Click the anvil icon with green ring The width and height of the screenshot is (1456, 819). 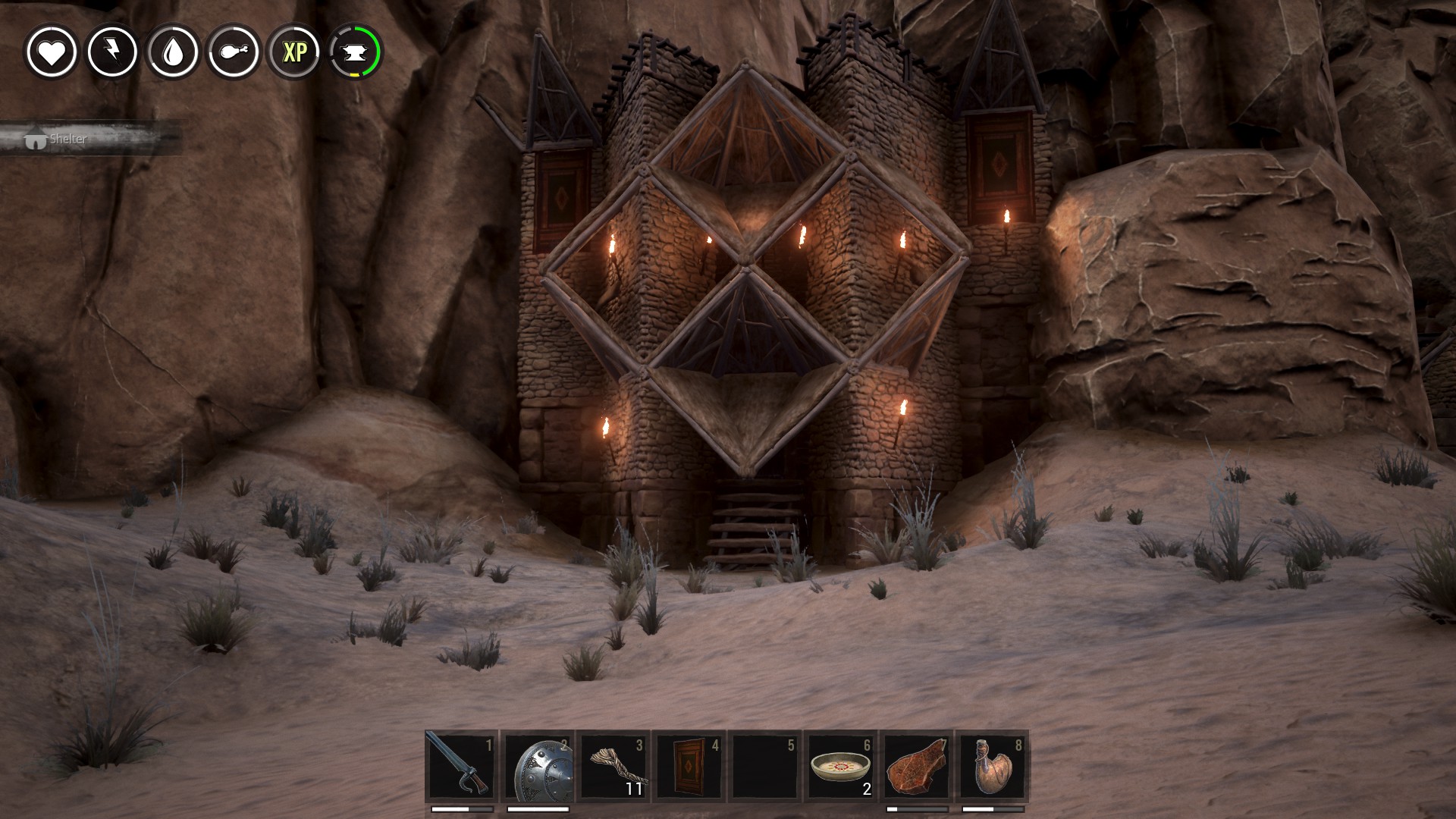[356, 52]
